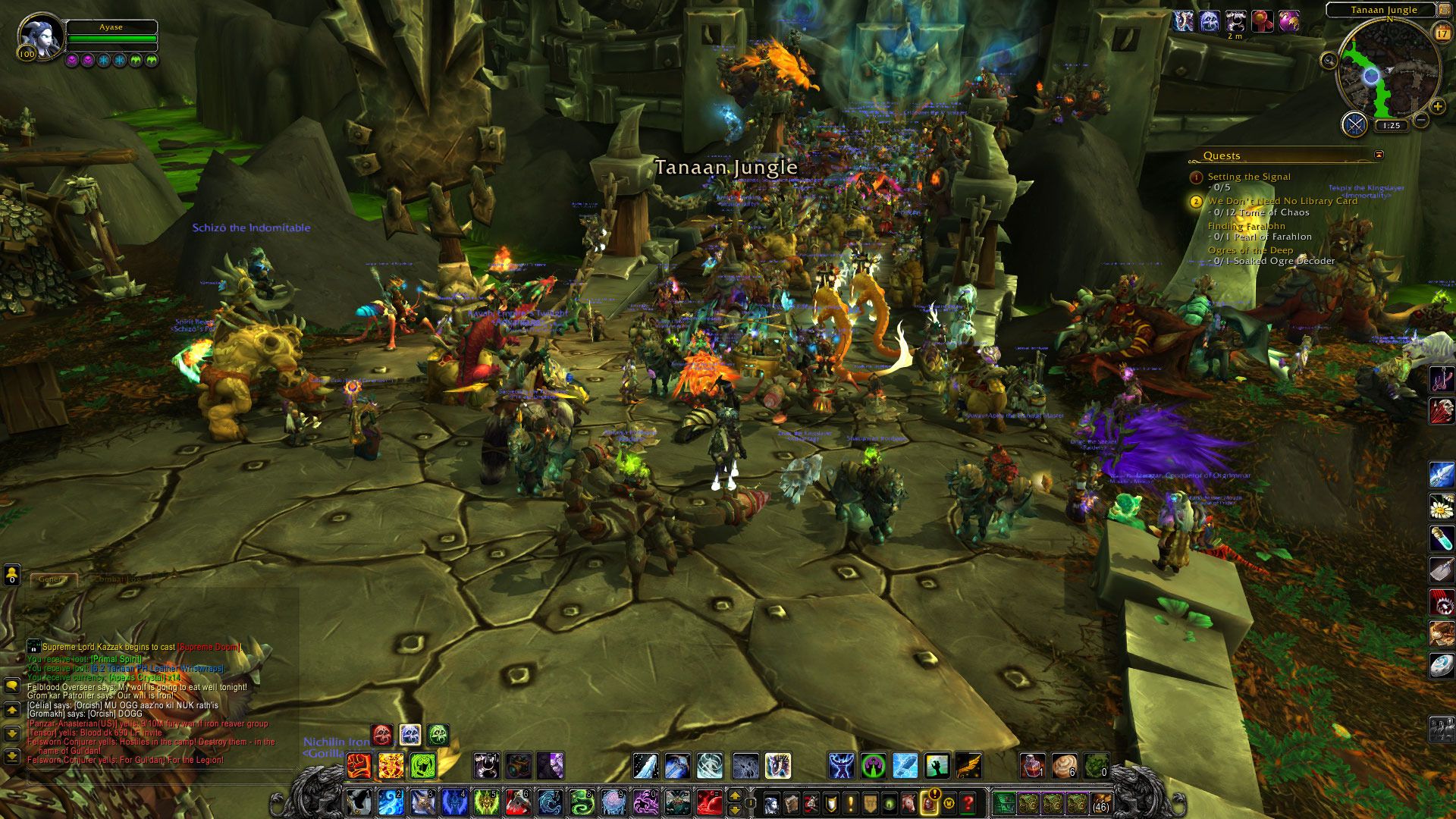Jump chat to the bottom

[12, 756]
